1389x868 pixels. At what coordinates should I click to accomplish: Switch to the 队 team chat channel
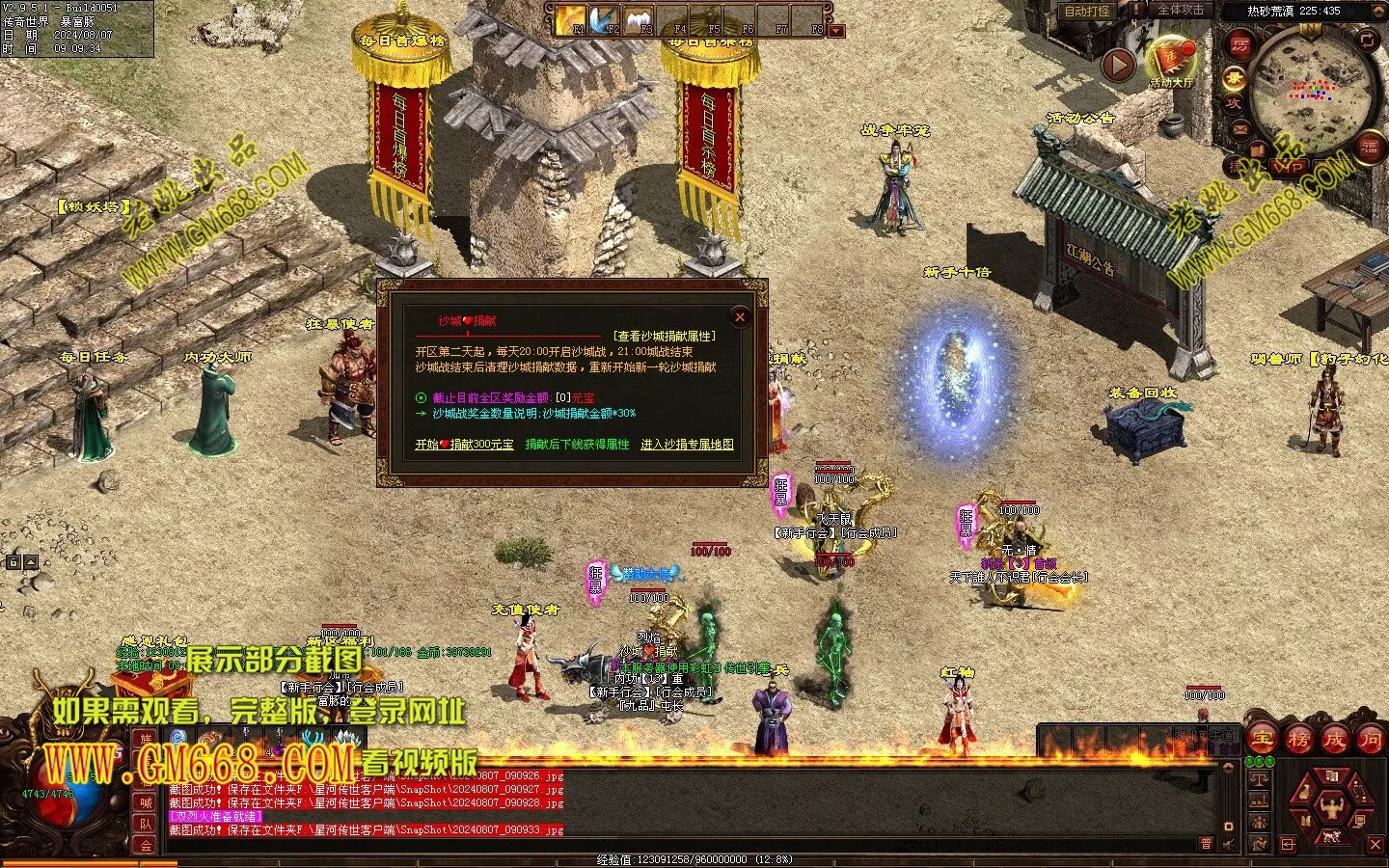click(x=146, y=824)
